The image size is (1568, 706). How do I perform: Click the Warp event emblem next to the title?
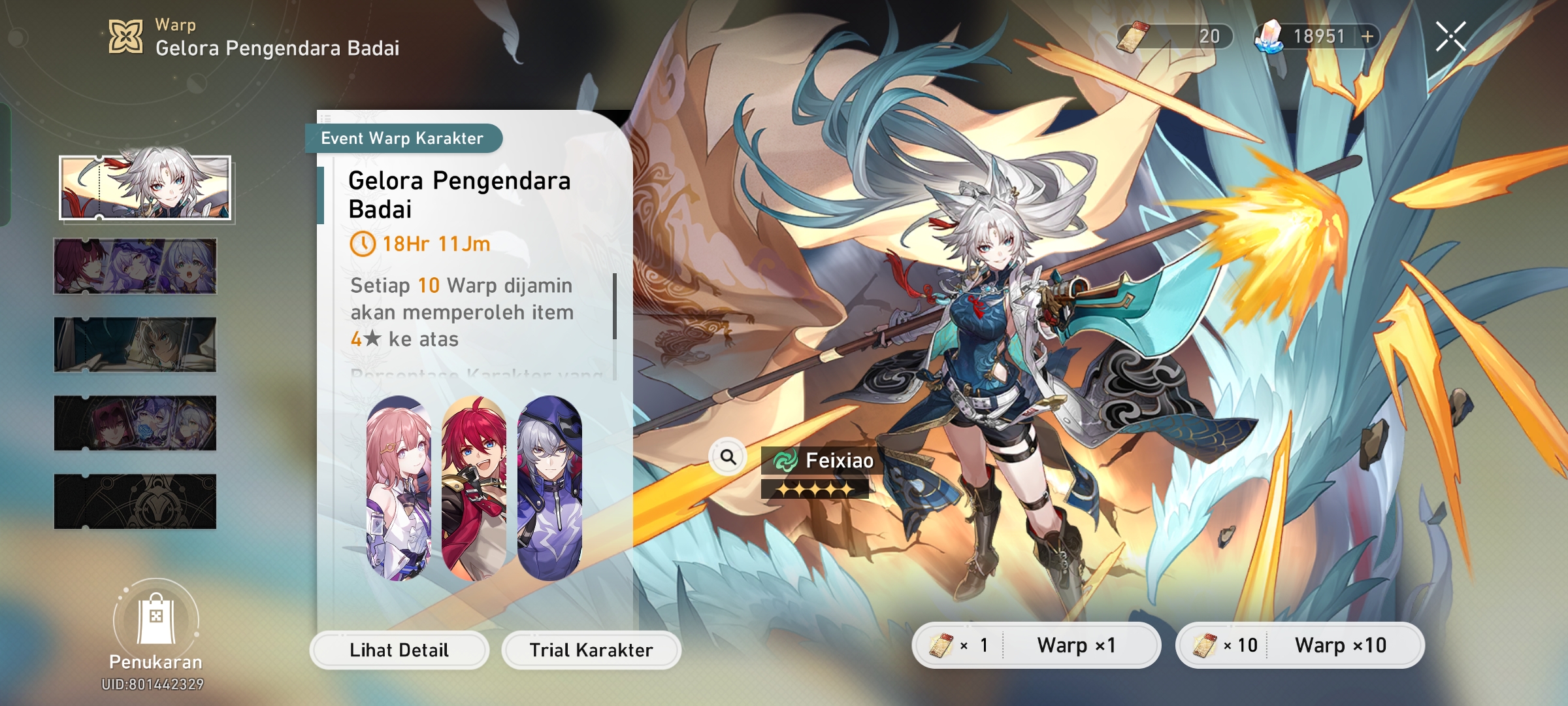(x=125, y=38)
